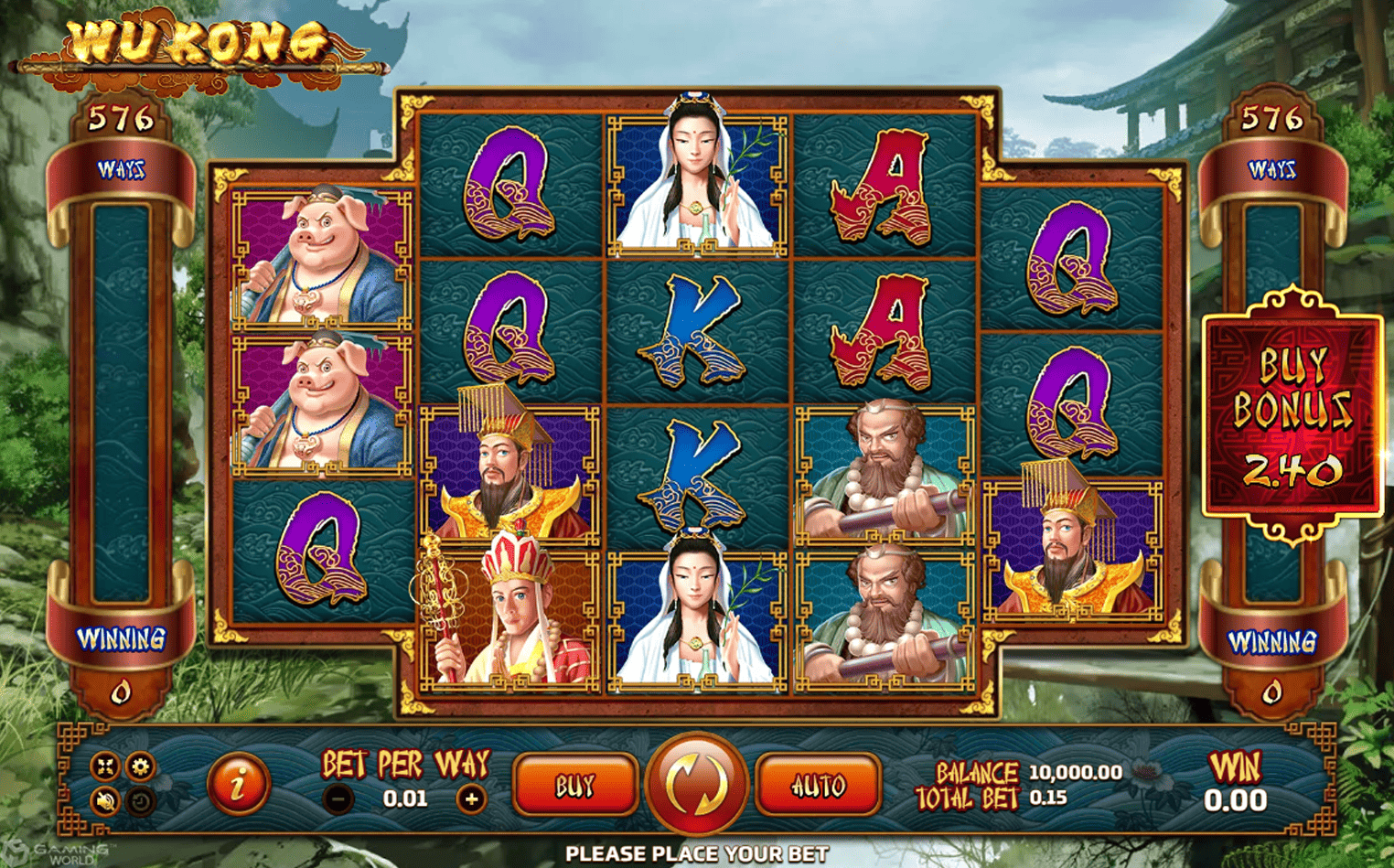Spin the reels with the center button
This screenshot has height=868, width=1394.
[x=697, y=784]
